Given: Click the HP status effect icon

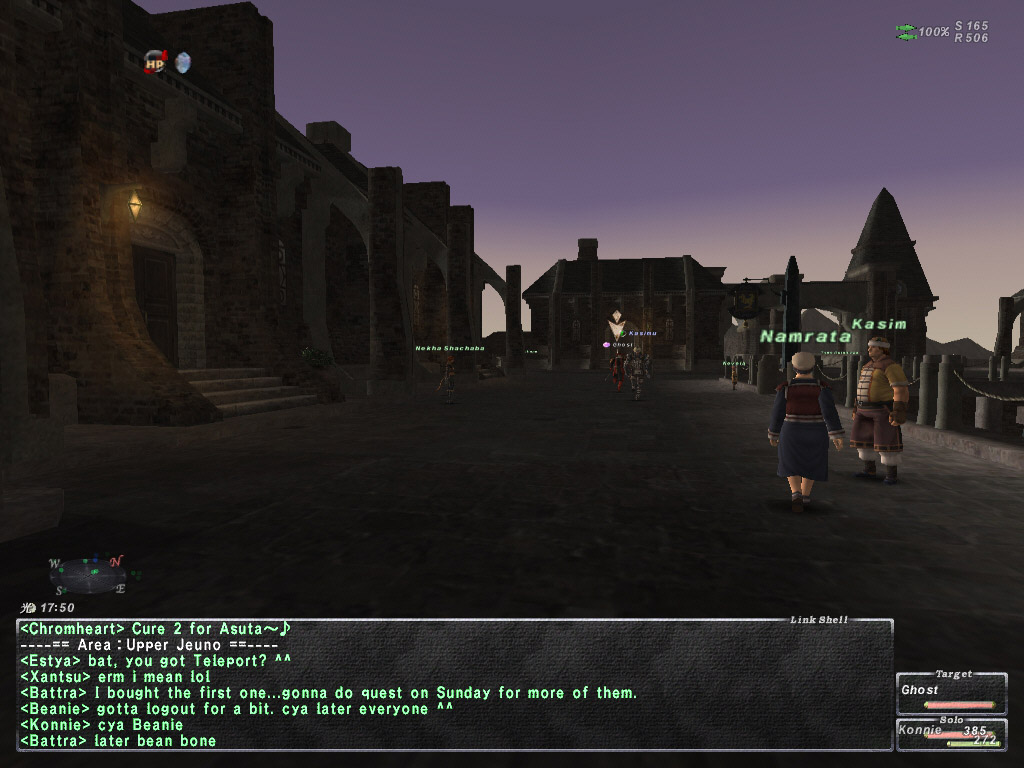Looking at the screenshot, I should 154,63.
